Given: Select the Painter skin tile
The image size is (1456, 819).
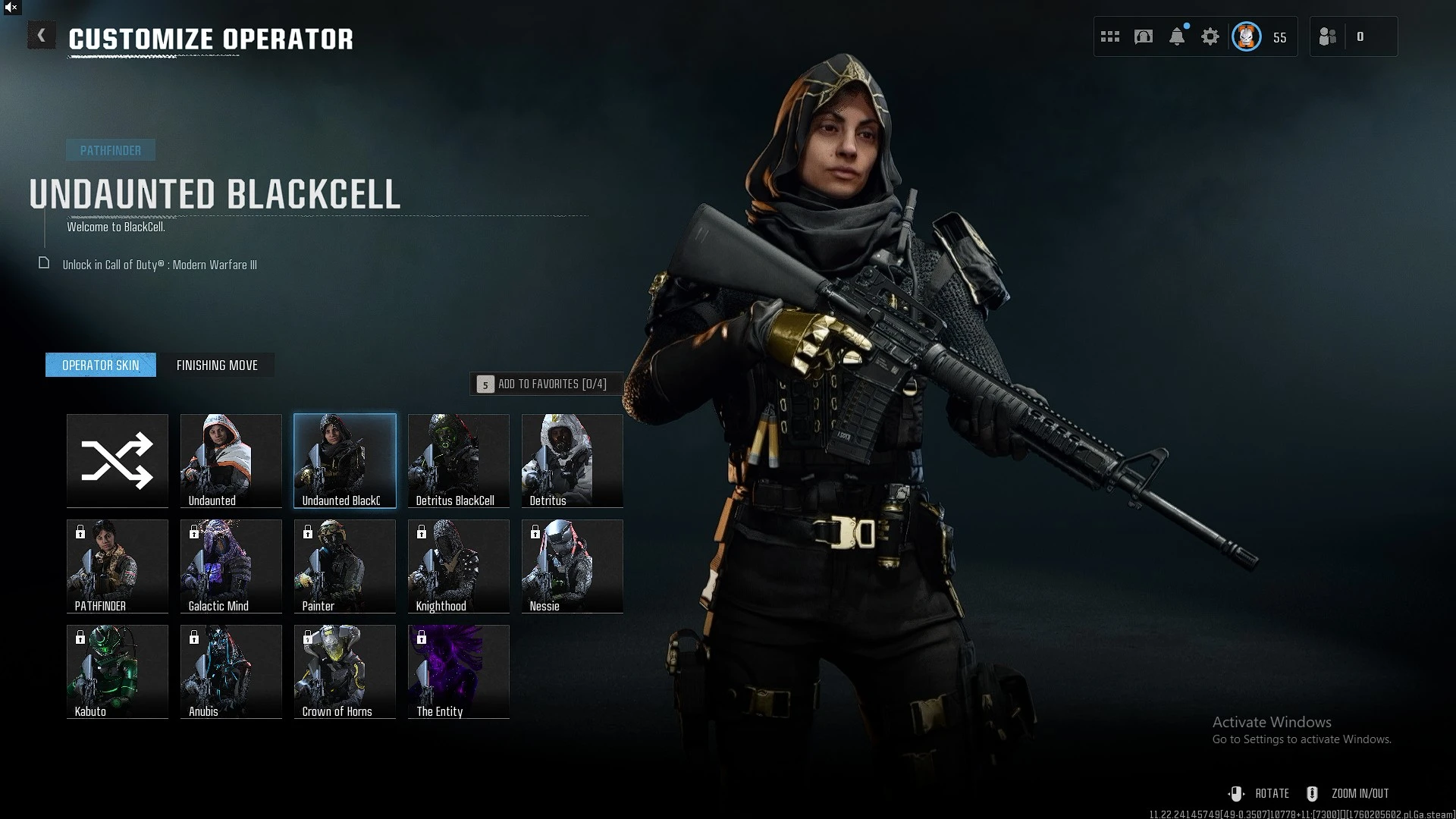Looking at the screenshot, I should point(345,566).
